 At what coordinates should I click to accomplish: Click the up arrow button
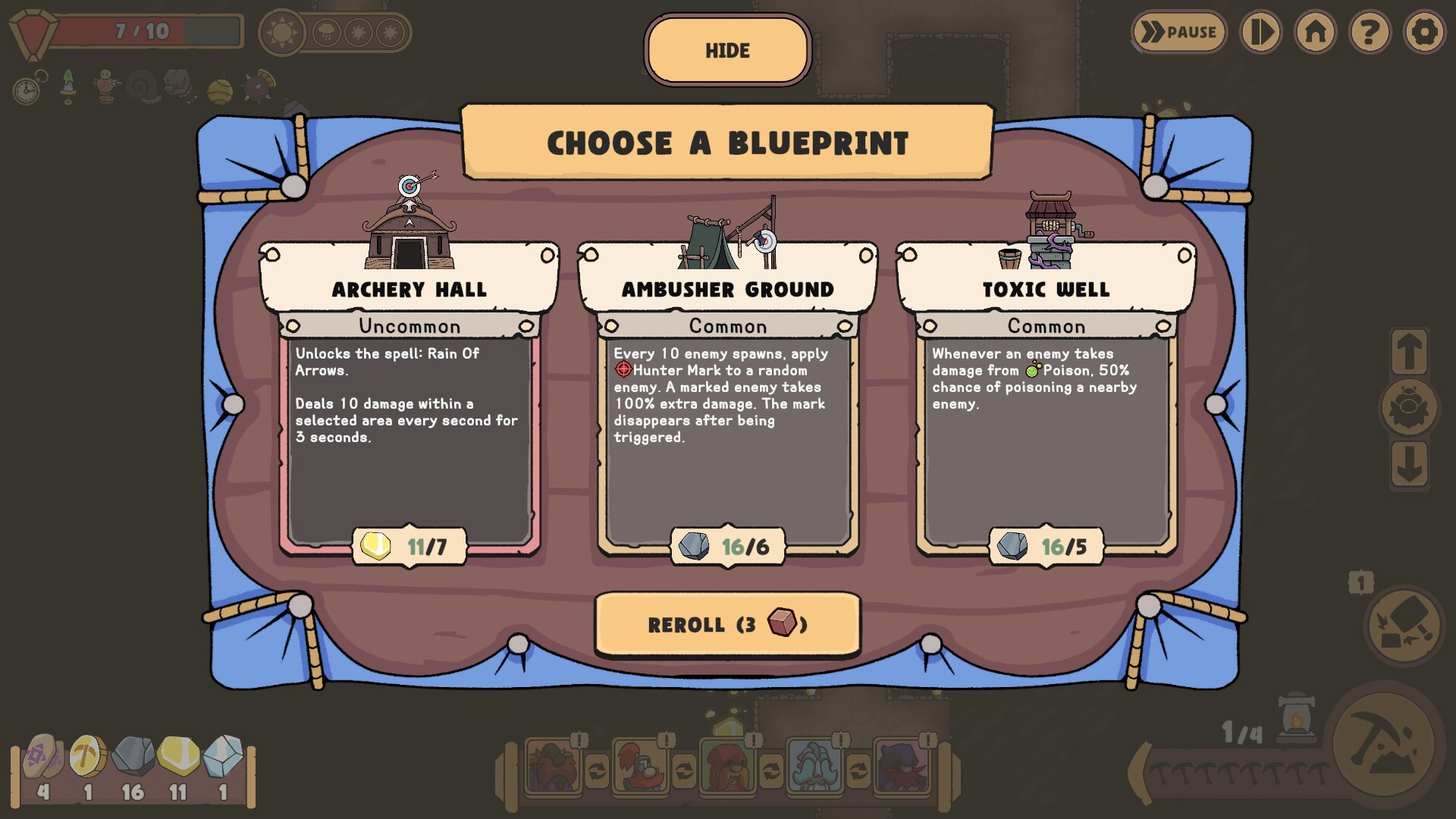tap(1409, 352)
